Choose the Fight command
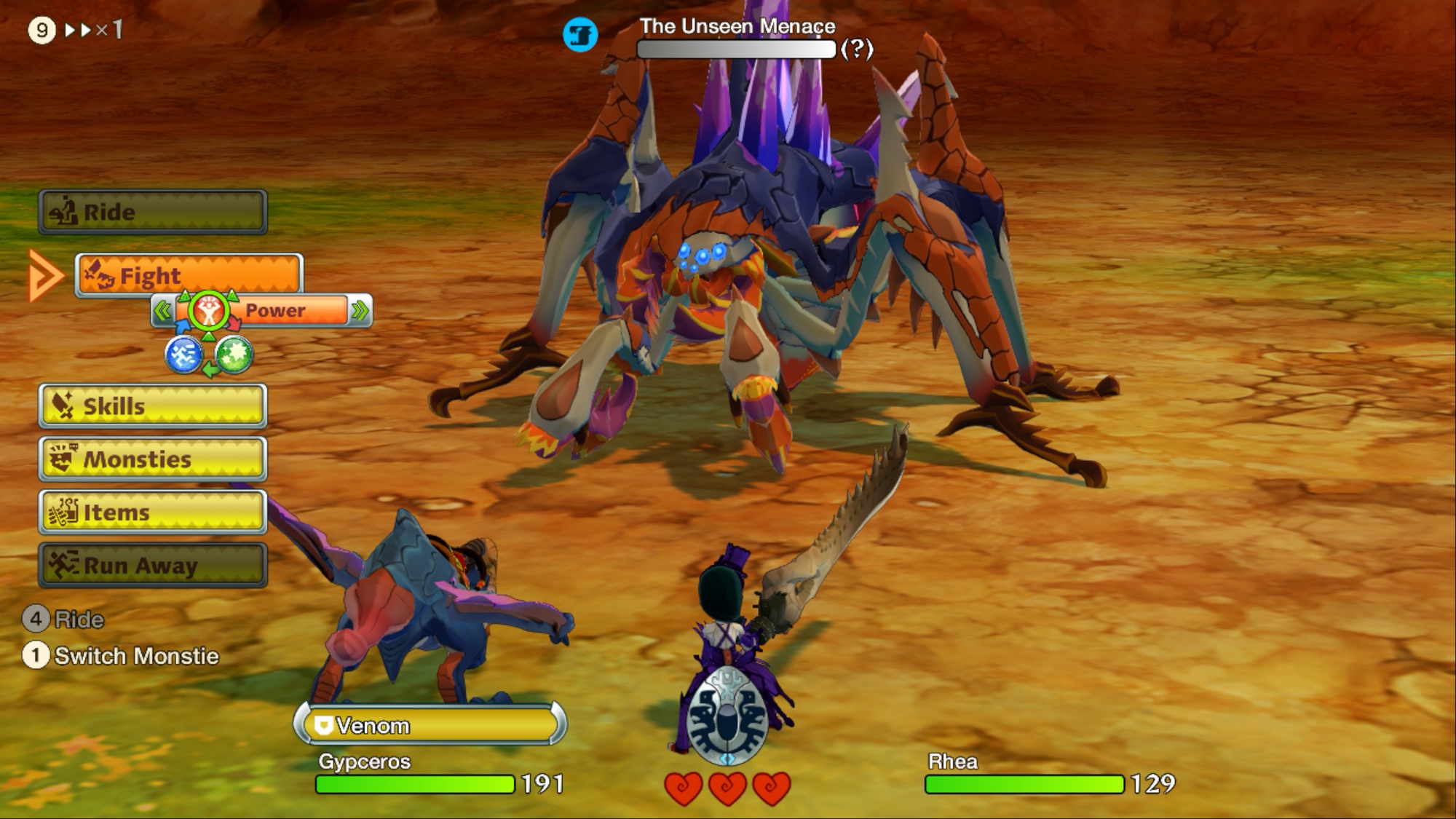 [189, 276]
